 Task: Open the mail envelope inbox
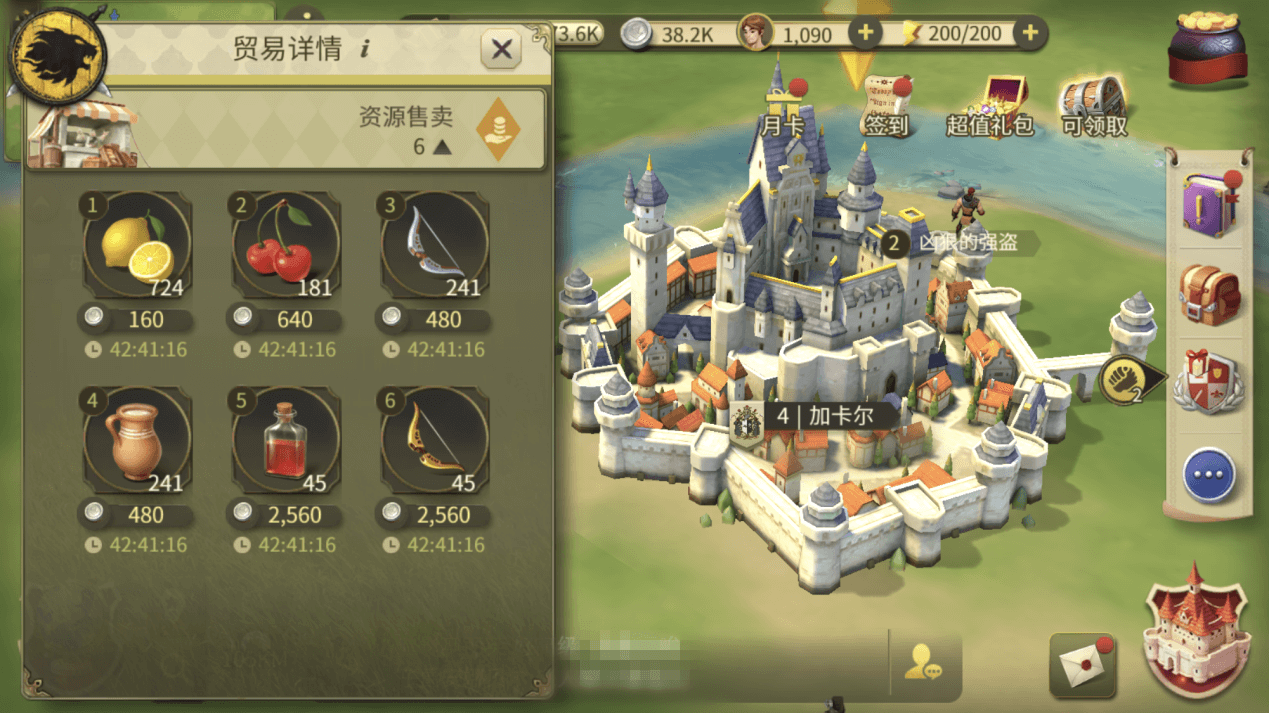[1083, 664]
